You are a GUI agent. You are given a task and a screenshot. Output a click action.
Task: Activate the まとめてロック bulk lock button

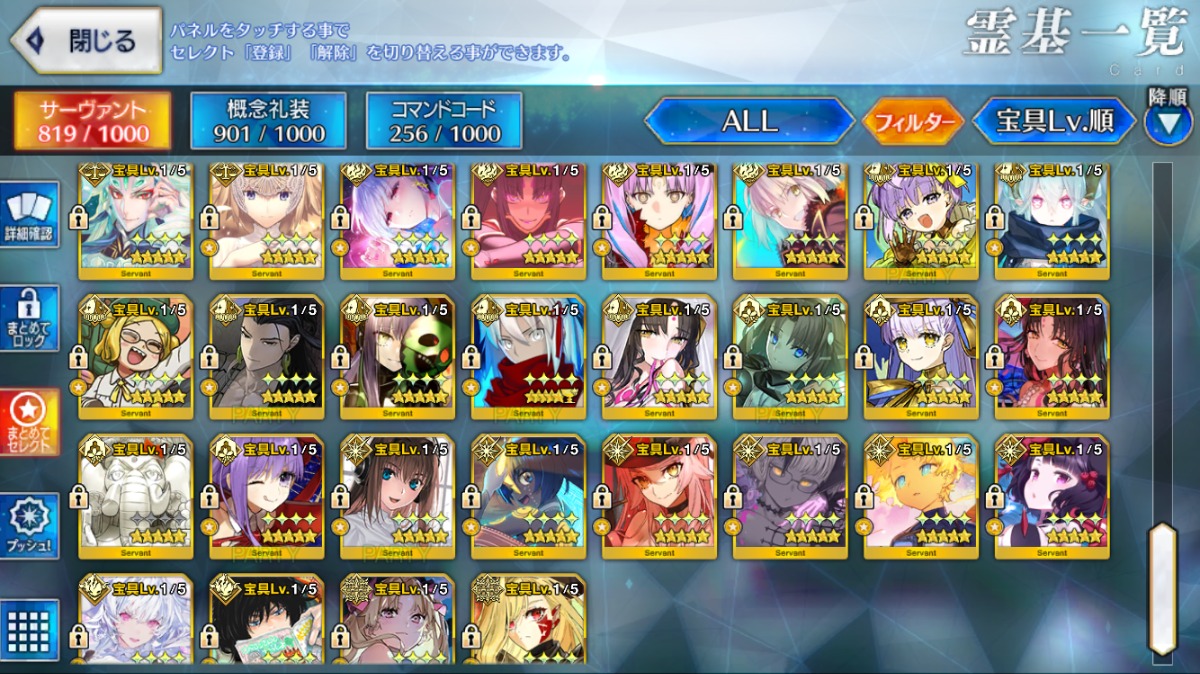[x=30, y=318]
